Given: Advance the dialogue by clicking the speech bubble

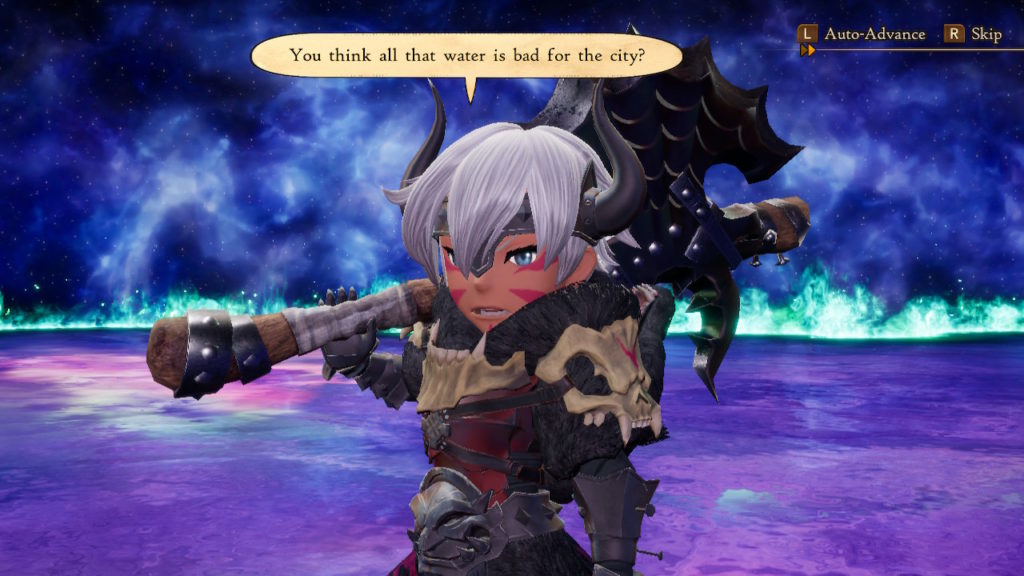Looking at the screenshot, I should [466, 56].
